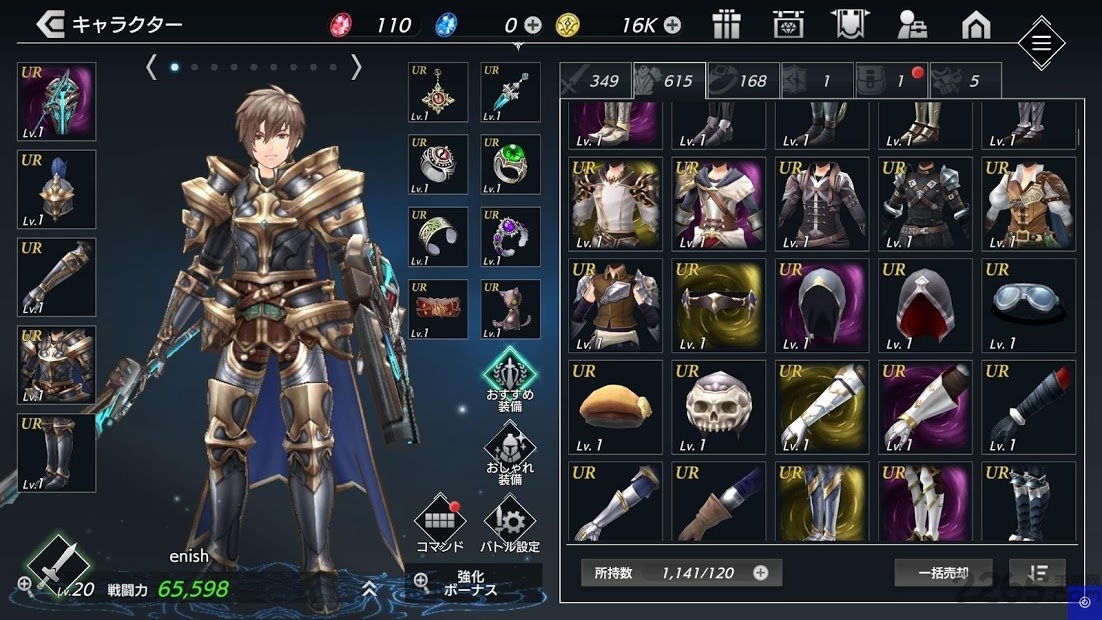The image size is (1102, 620).
Task: Select the skull helmet in inventory
Action: [x=718, y=407]
